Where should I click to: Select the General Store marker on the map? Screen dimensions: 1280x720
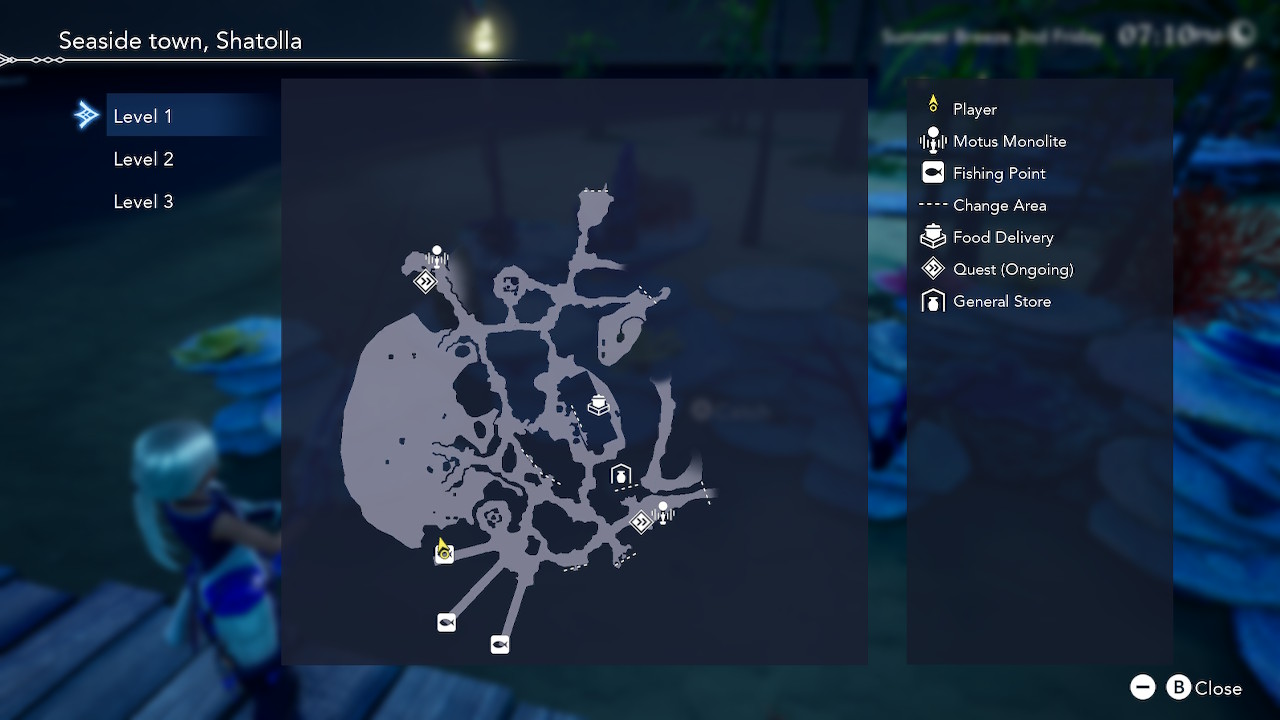click(x=621, y=475)
